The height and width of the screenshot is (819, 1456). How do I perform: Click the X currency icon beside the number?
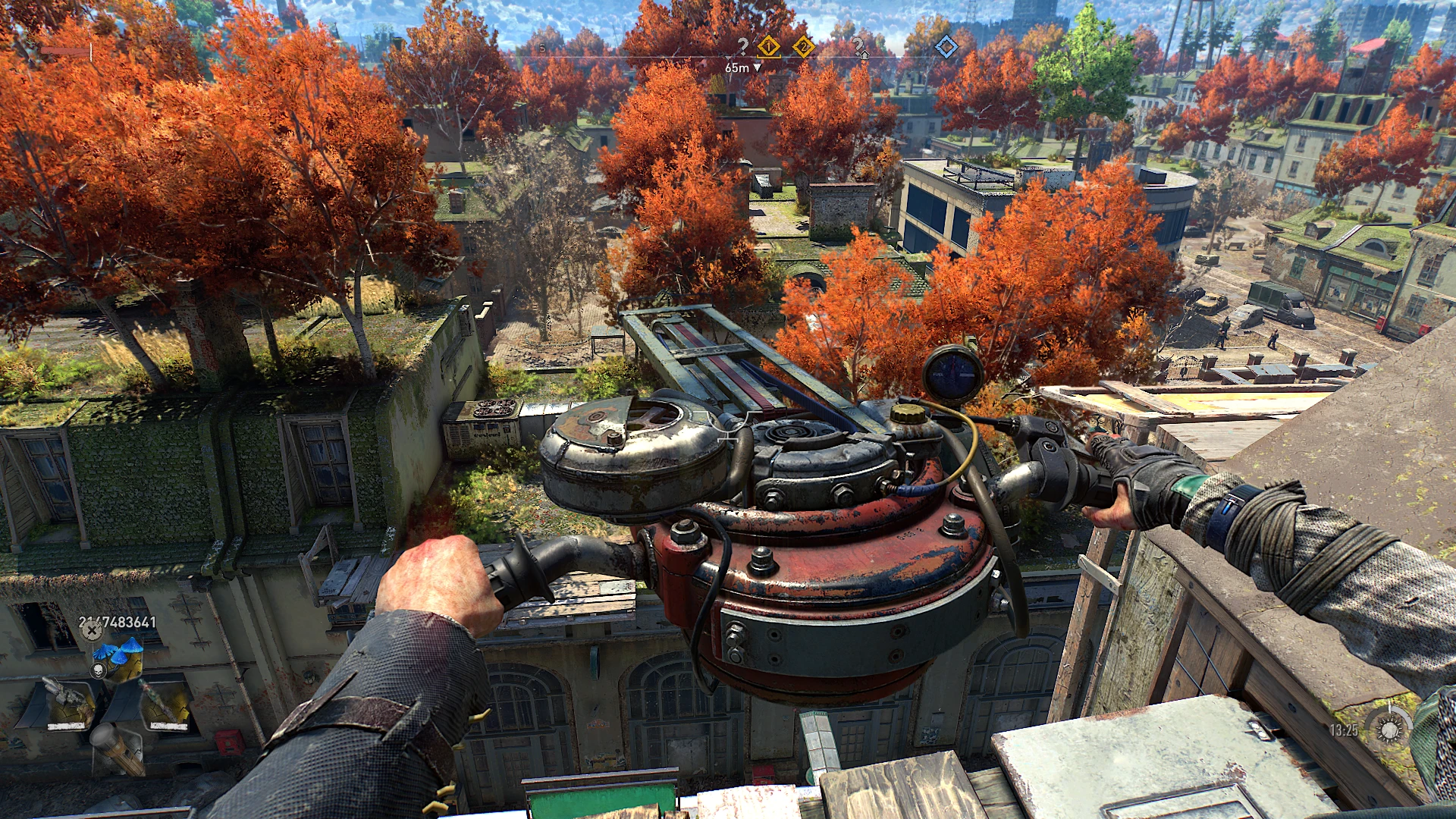pyautogui.click(x=91, y=631)
